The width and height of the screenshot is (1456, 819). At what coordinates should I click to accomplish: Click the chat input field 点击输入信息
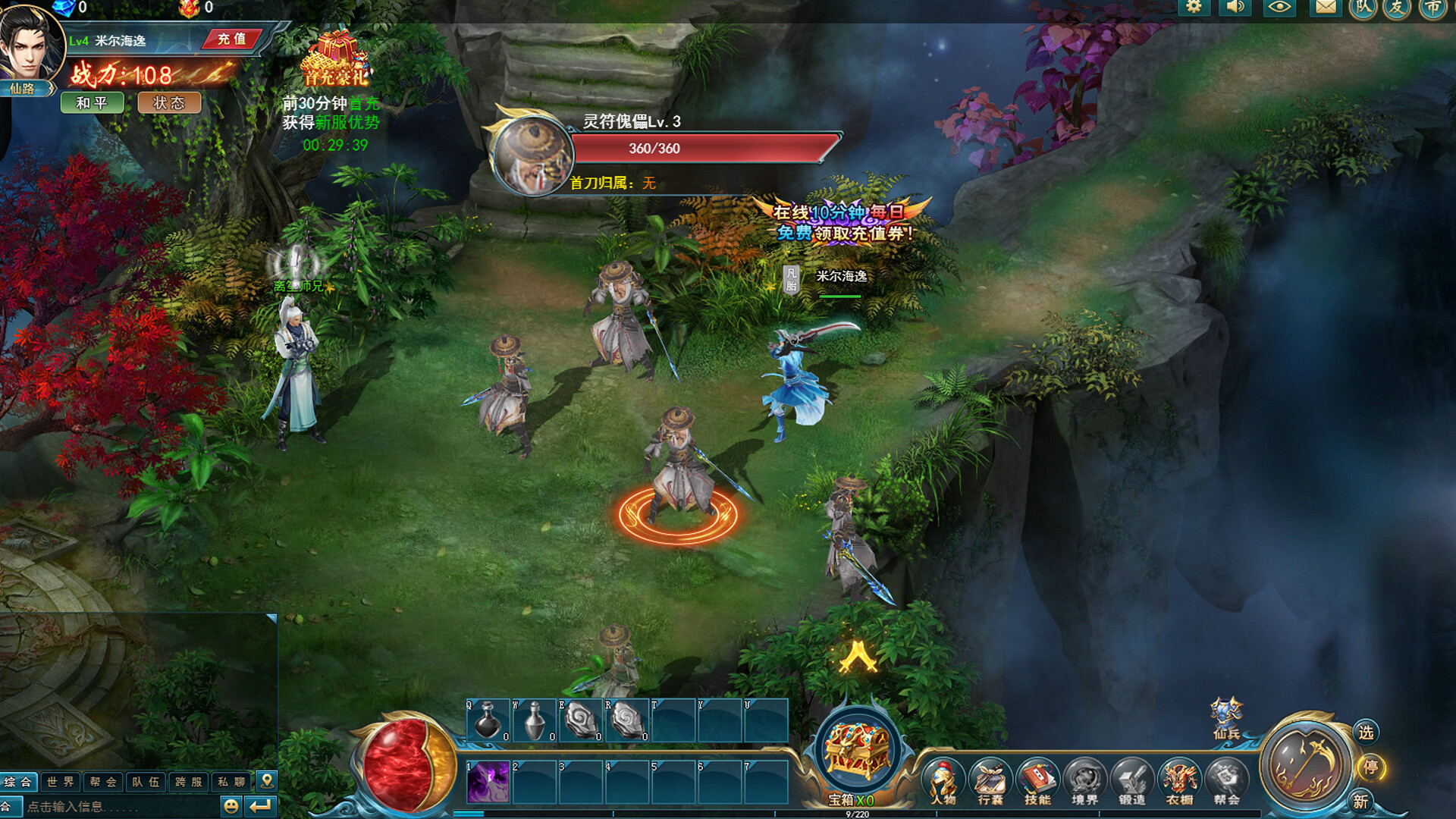click(x=99, y=806)
